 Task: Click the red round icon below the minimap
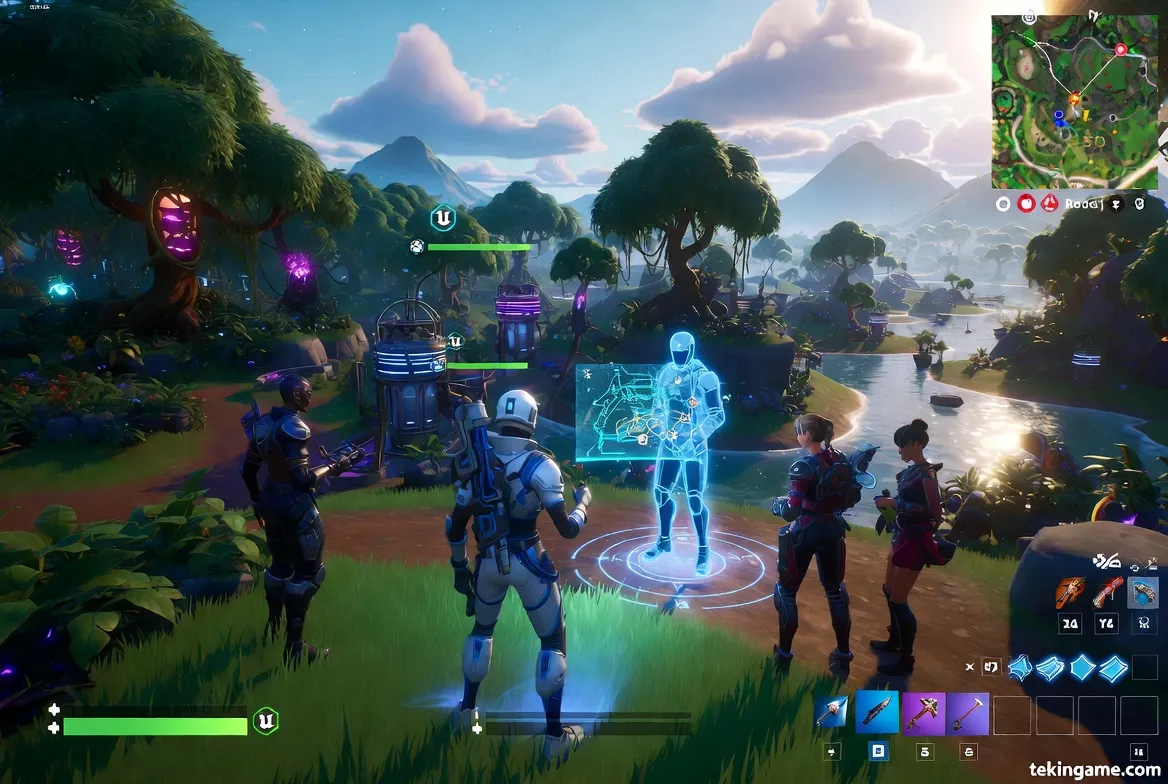[1026, 203]
